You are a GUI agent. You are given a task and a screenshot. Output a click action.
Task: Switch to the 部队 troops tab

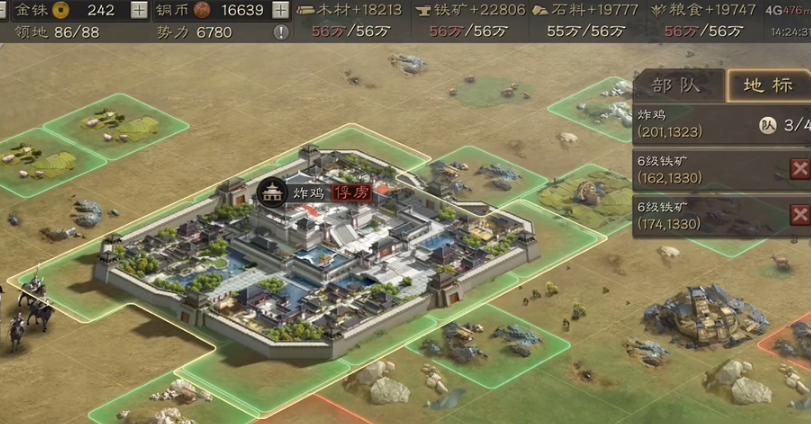(675, 85)
